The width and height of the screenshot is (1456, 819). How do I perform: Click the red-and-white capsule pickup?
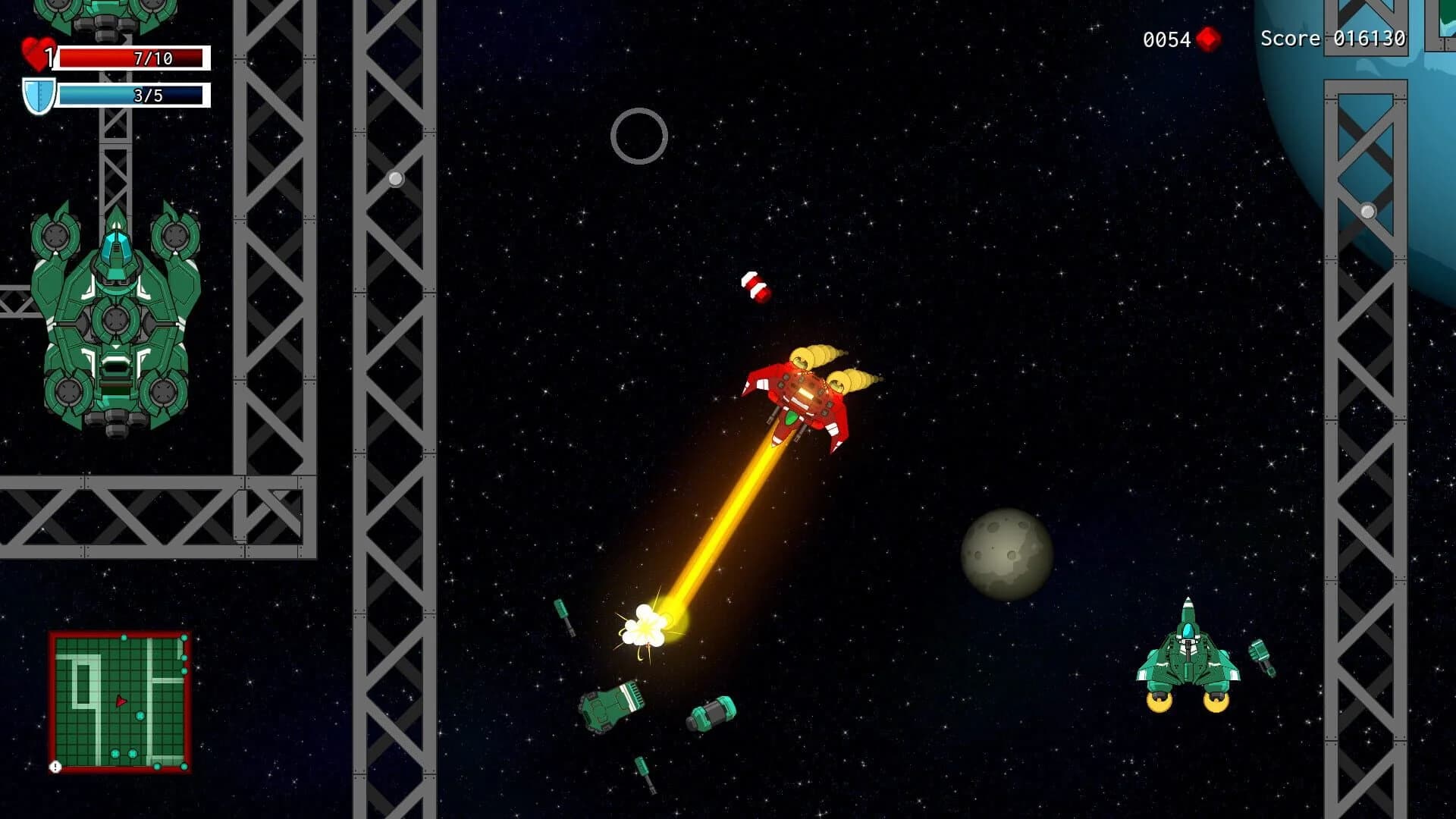[x=755, y=286]
